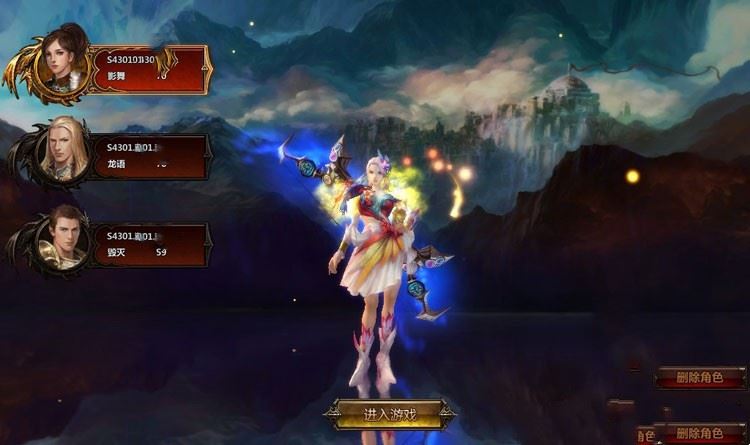Click the 进入游戏 enter game button
The height and width of the screenshot is (445, 750).
click(x=389, y=413)
